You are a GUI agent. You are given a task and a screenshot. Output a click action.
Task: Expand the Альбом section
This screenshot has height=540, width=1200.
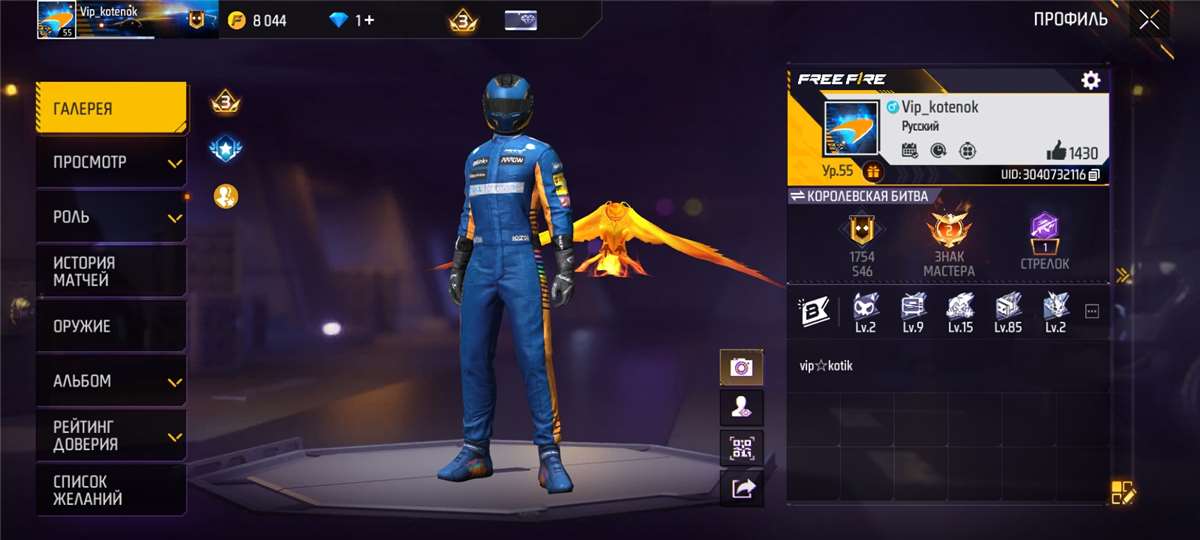point(111,381)
